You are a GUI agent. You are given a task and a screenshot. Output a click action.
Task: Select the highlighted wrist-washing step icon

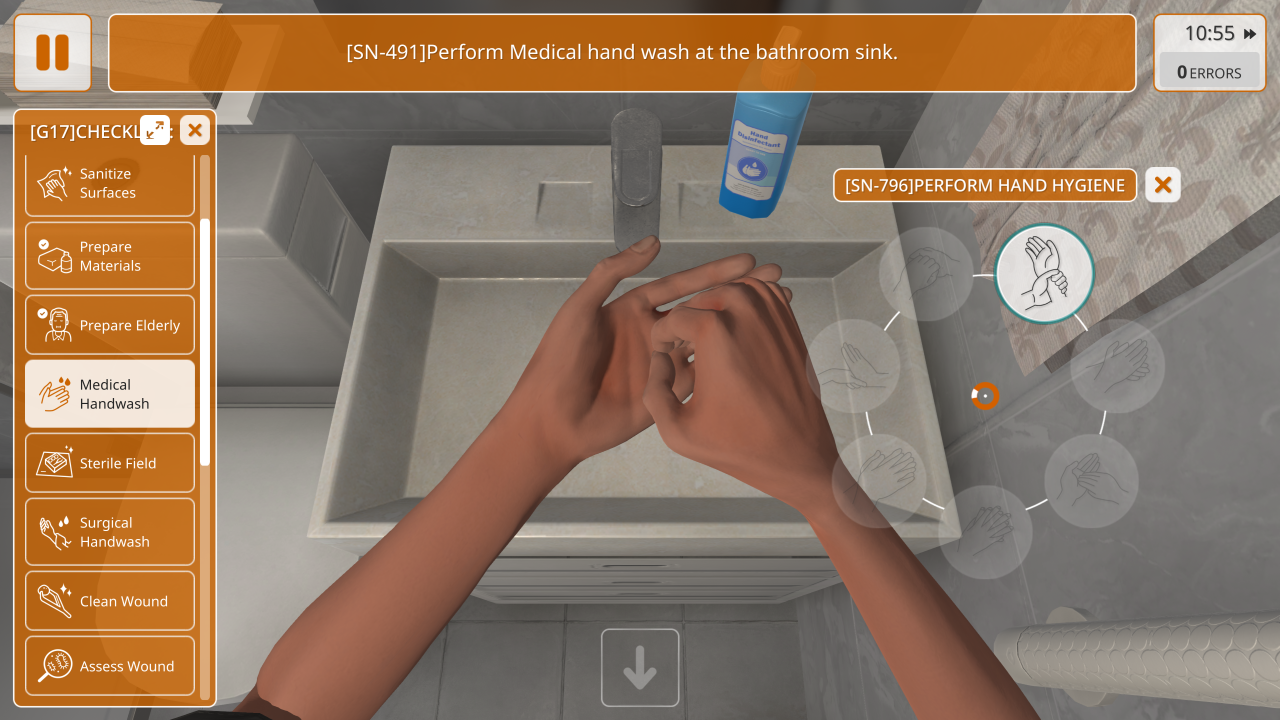pyautogui.click(x=1045, y=273)
